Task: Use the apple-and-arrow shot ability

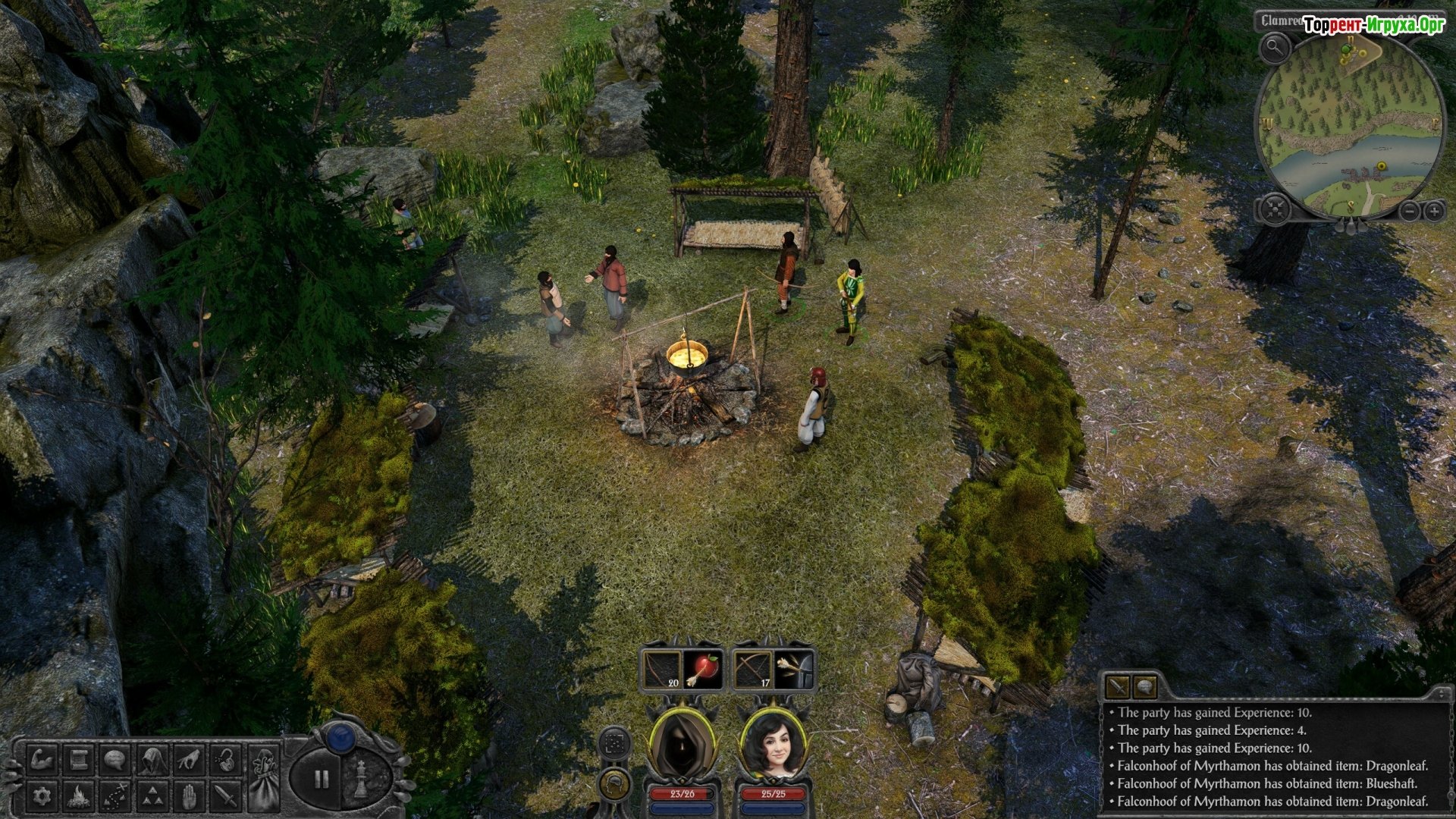Action: [x=704, y=670]
